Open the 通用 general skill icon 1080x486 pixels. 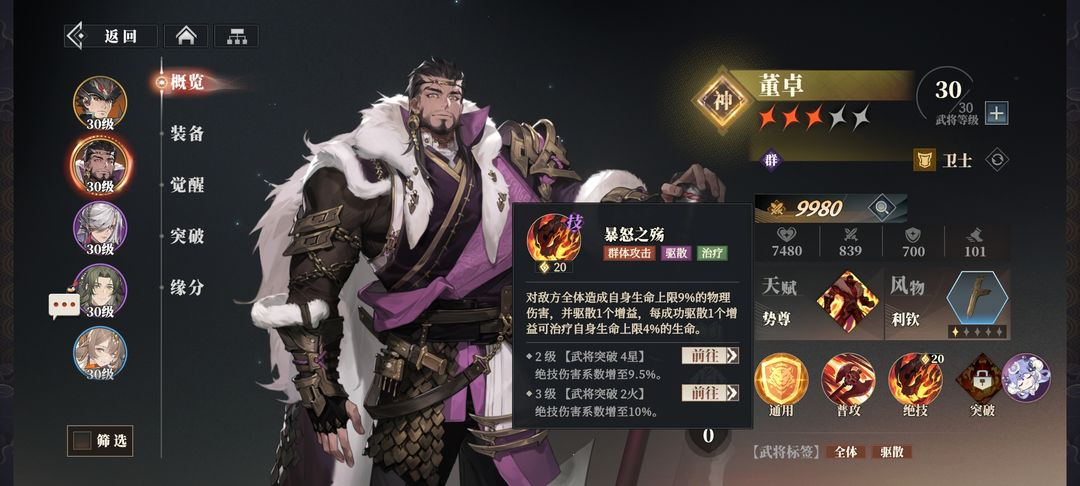pos(781,379)
